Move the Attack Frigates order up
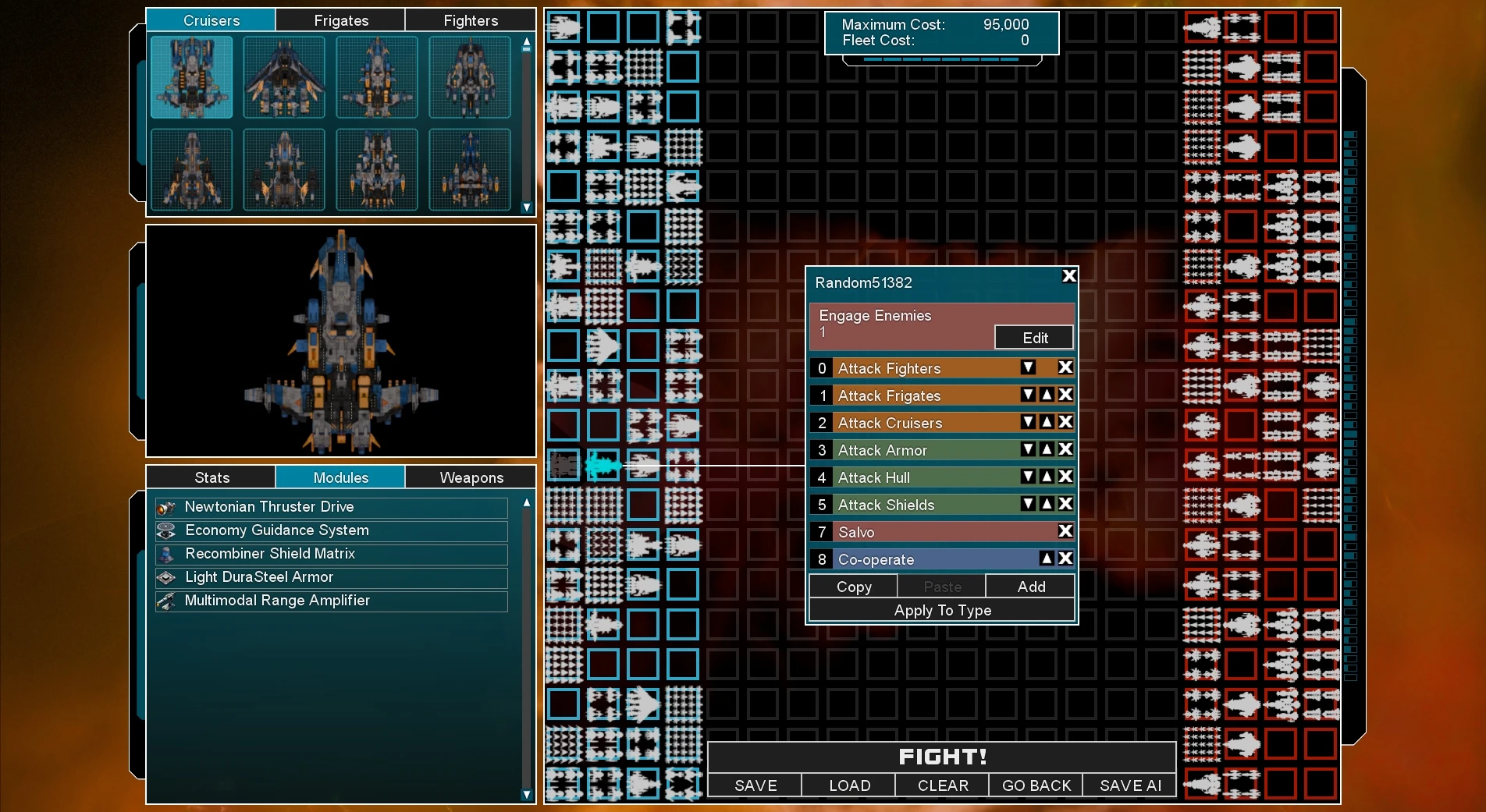1486x812 pixels. click(x=1047, y=395)
